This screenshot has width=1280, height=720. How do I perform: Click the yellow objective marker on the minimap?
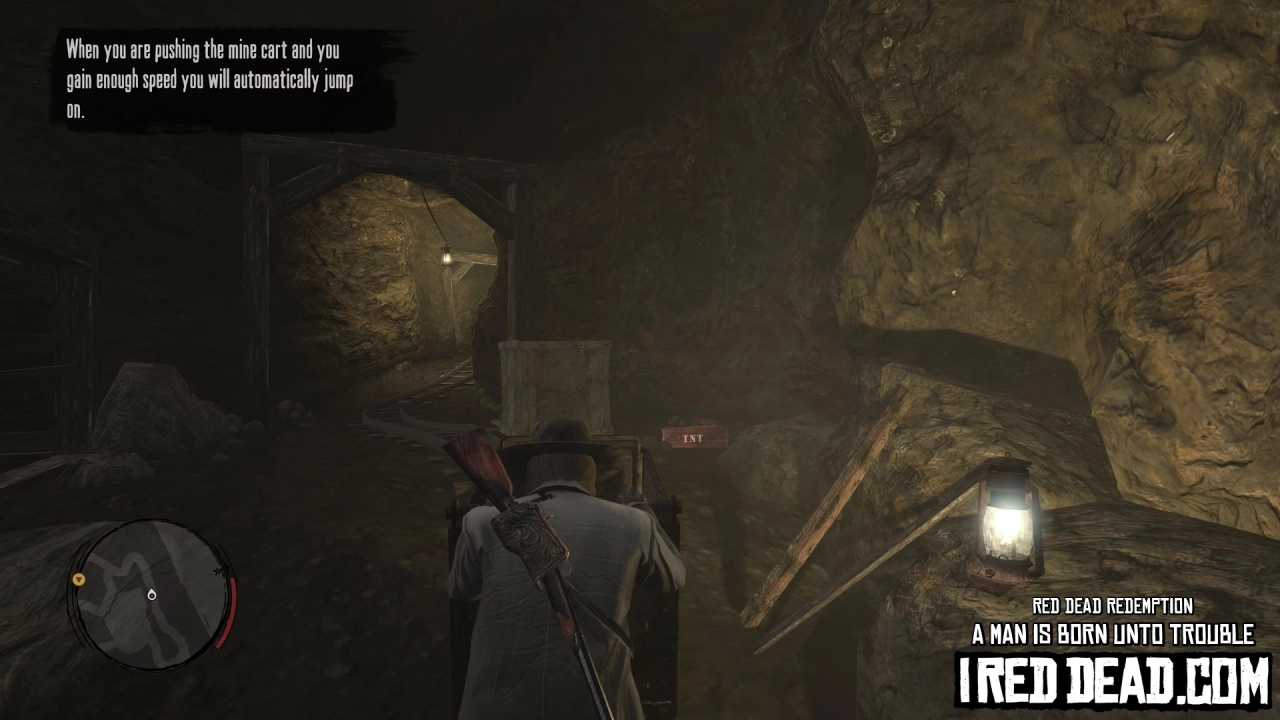(79, 580)
